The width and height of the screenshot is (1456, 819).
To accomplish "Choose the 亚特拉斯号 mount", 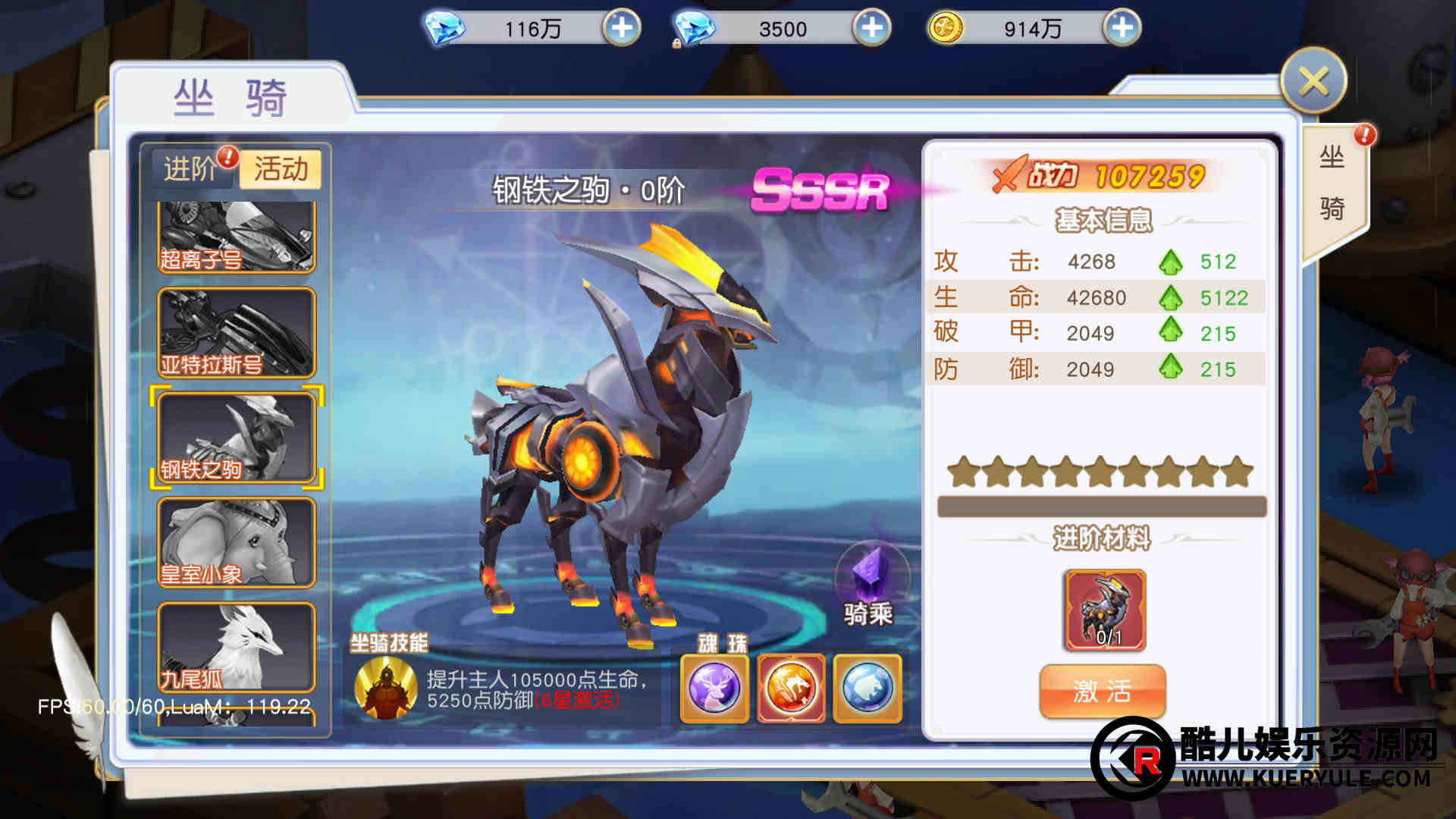I will (236, 333).
